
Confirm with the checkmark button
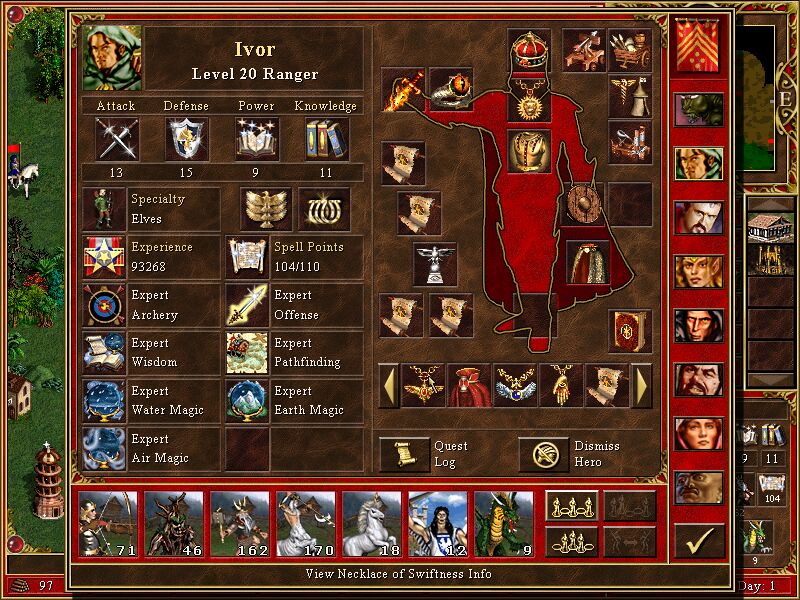click(699, 541)
